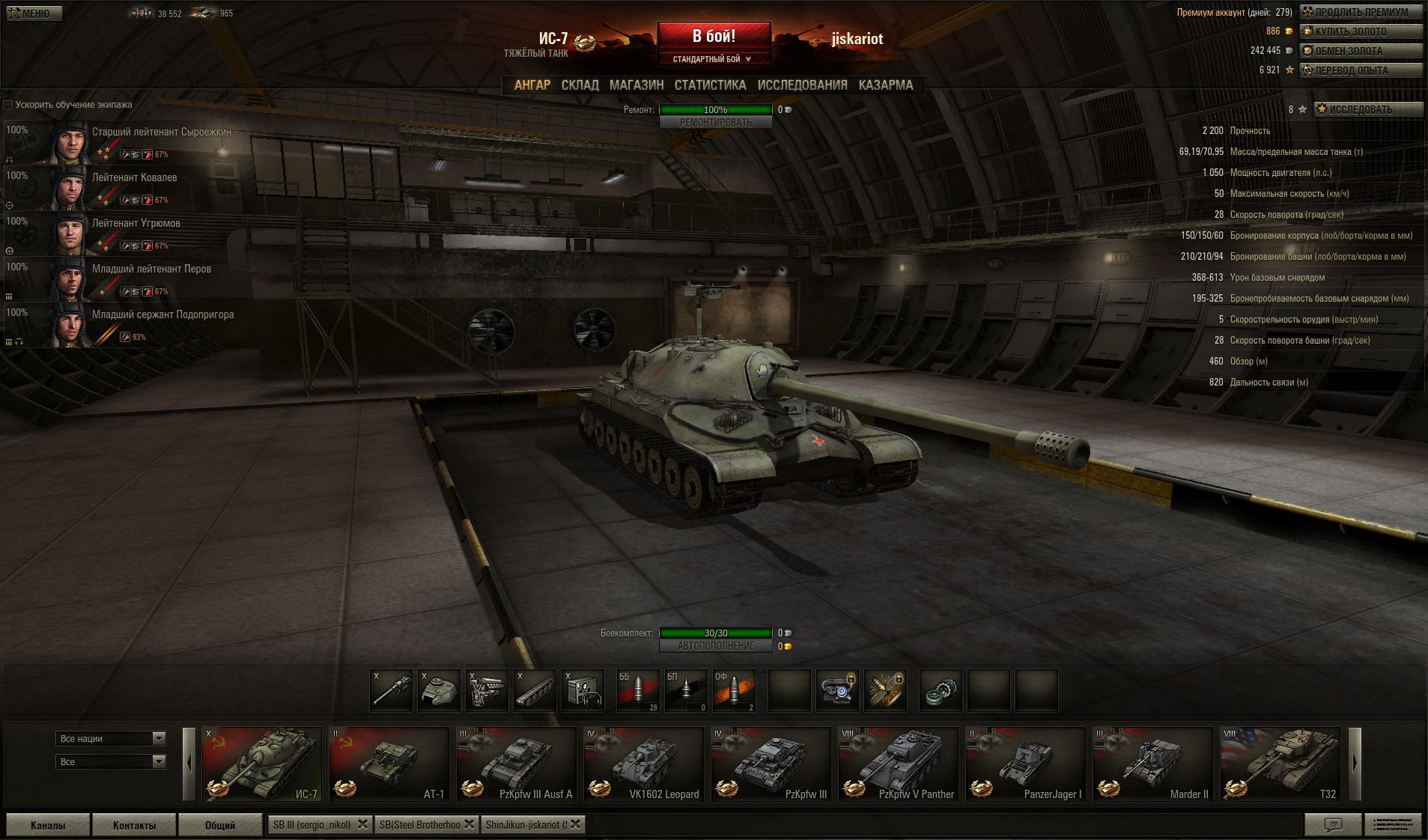
Task: Open the Меню button
Action: pos(34,13)
